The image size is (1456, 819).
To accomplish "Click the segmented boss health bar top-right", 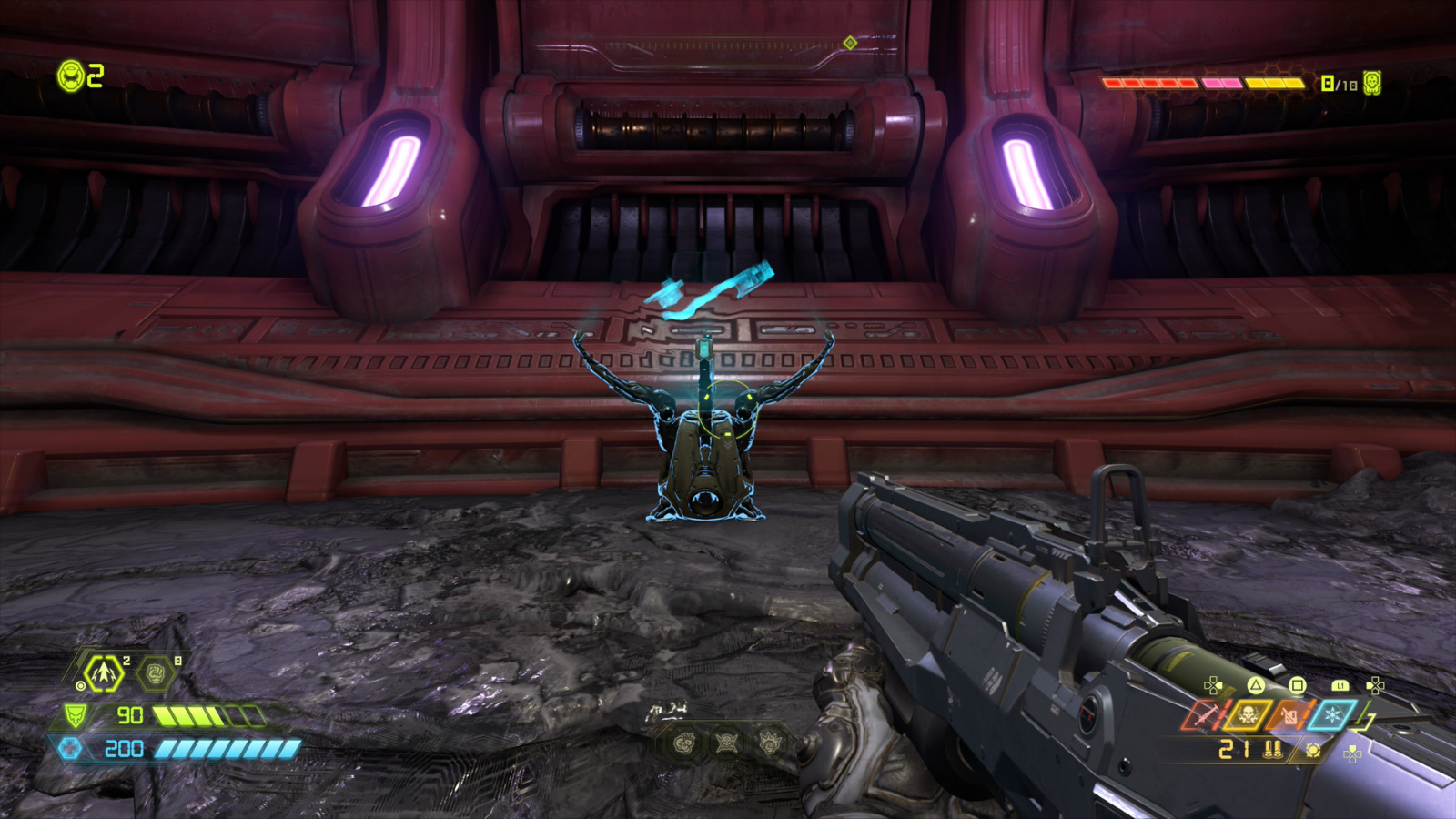I will [x=1205, y=84].
